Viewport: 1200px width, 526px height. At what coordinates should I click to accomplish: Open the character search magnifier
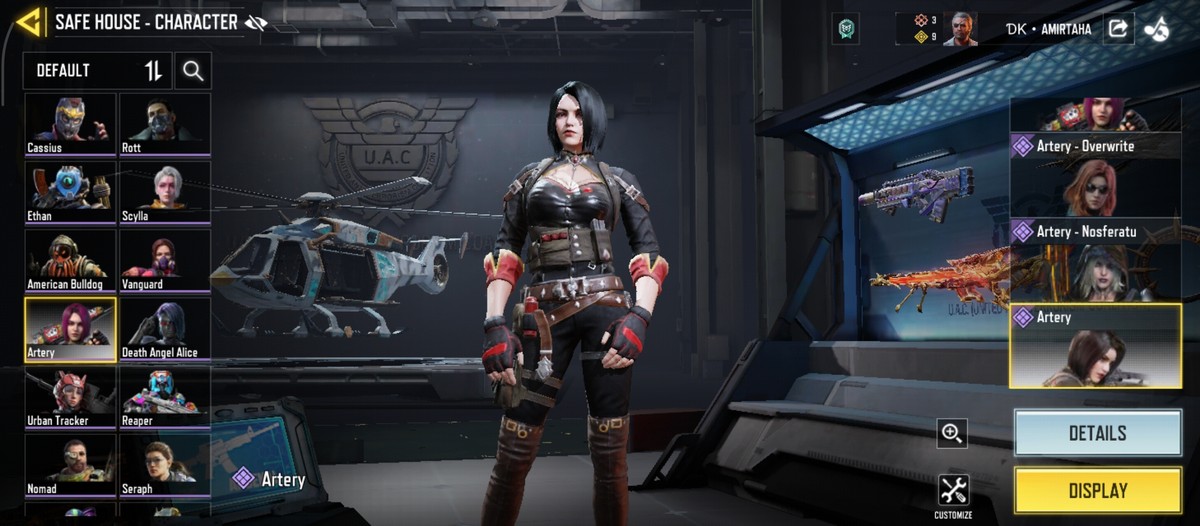click(193, 71)
